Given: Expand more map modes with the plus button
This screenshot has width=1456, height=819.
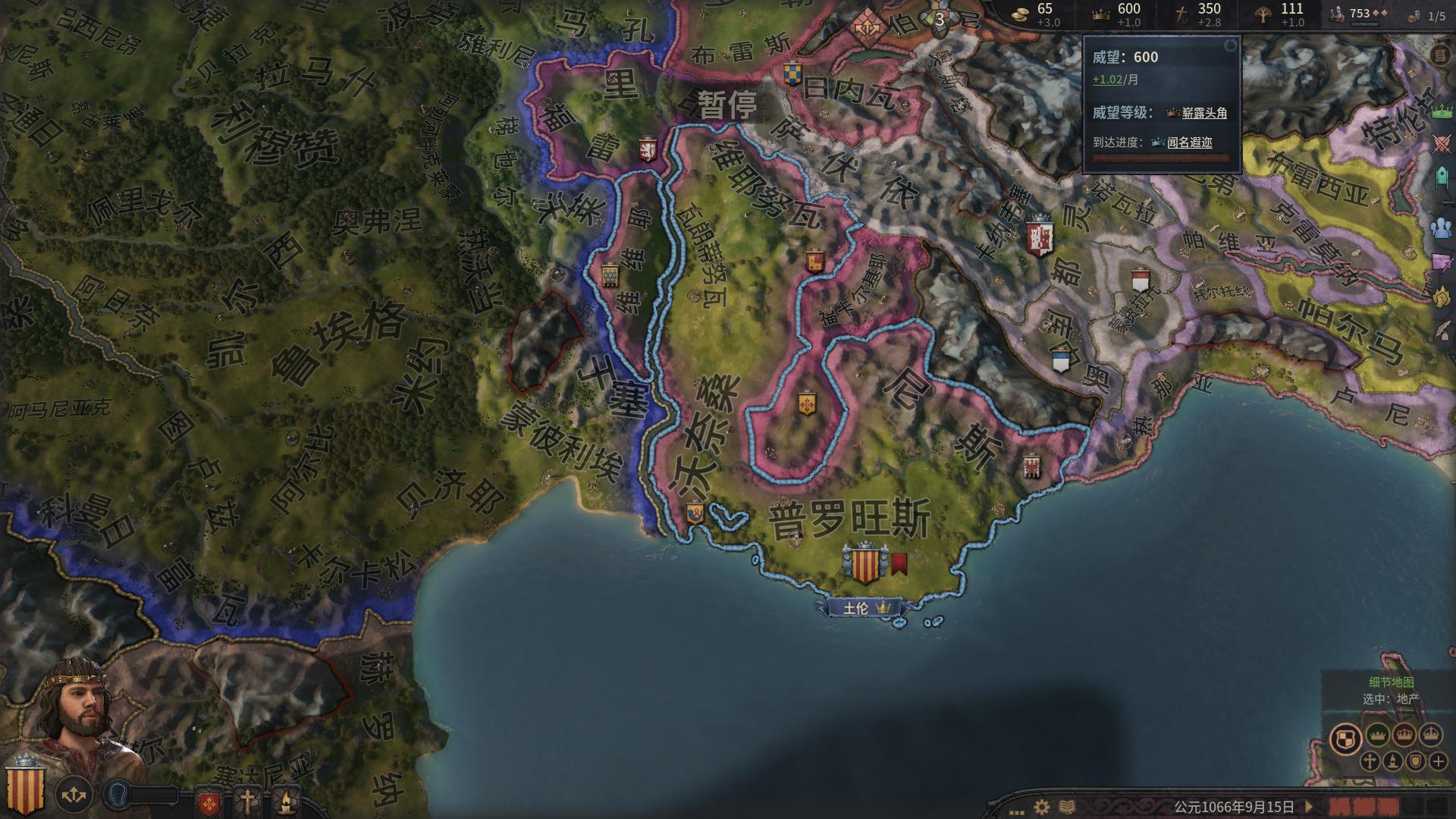Looking at the screenshot, I should [1439, 761].
